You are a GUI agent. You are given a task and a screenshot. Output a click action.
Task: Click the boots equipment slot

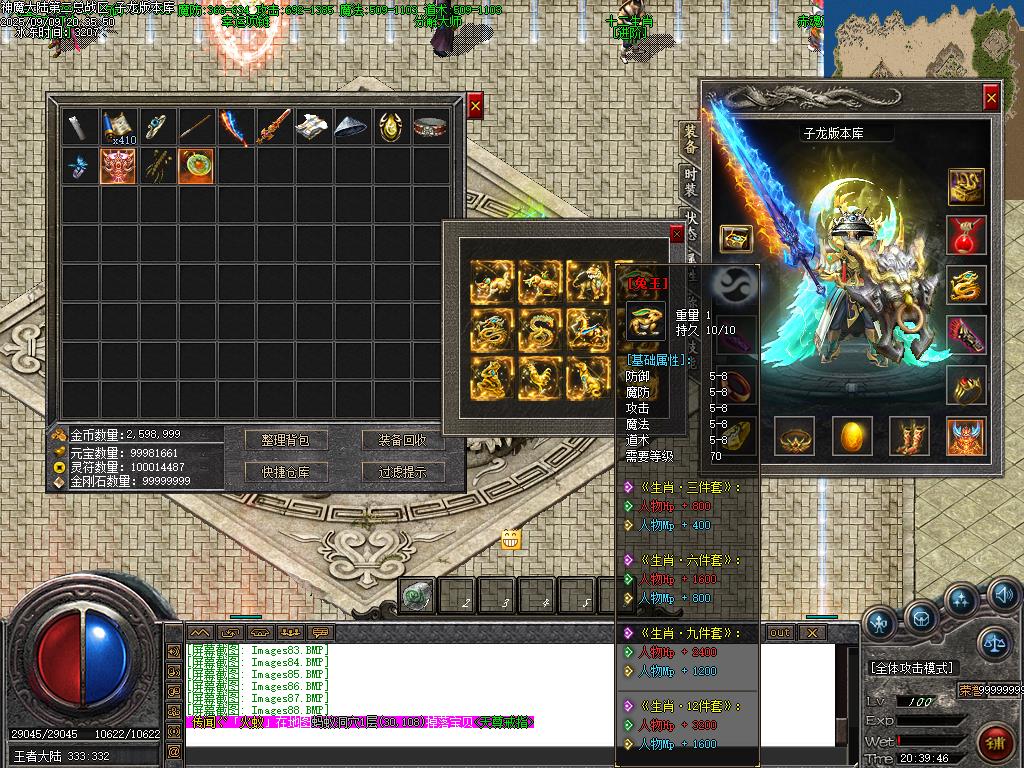(908, 436)
